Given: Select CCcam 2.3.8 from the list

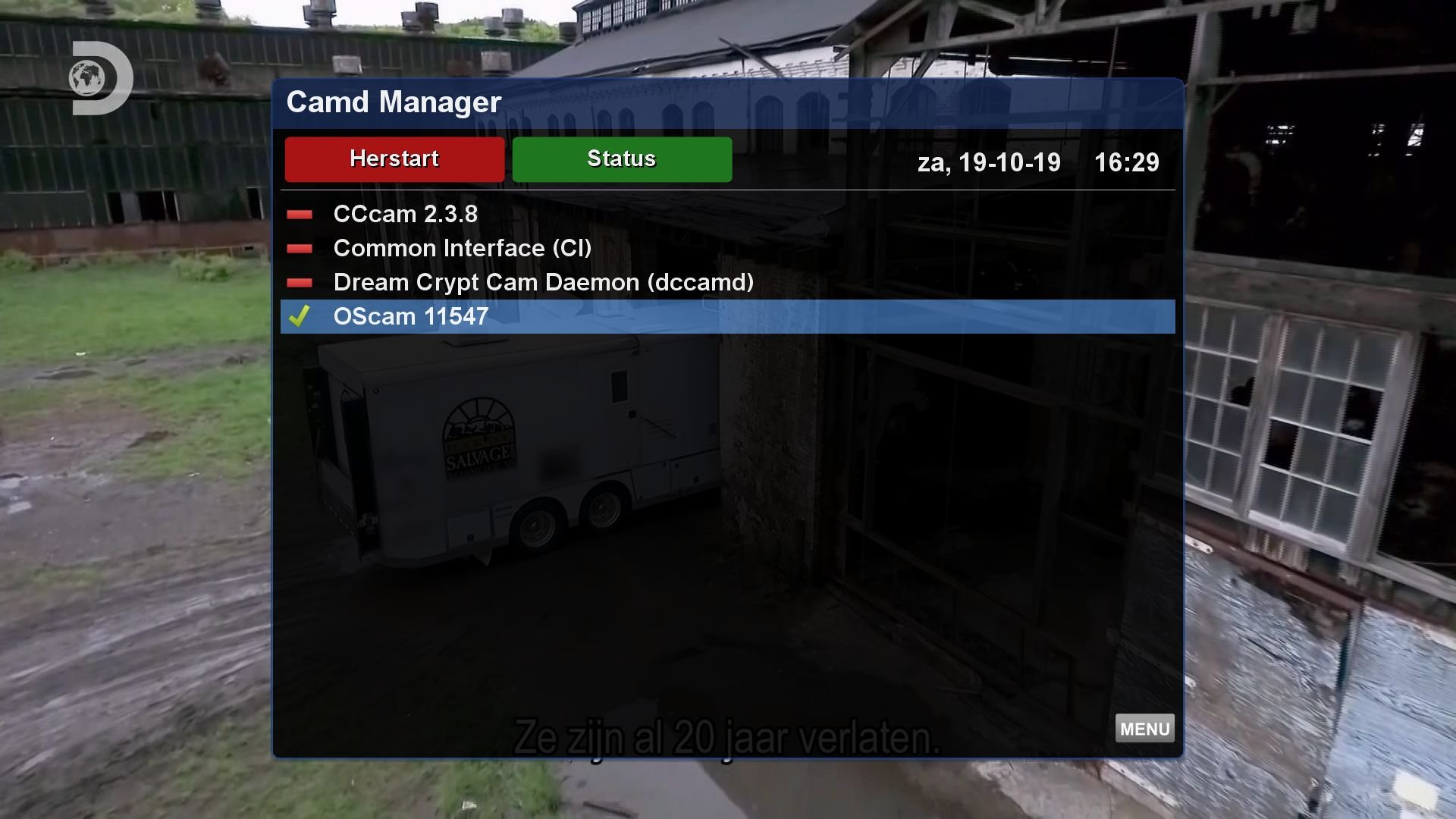Looking at the screenshot, I should [406, 215].
